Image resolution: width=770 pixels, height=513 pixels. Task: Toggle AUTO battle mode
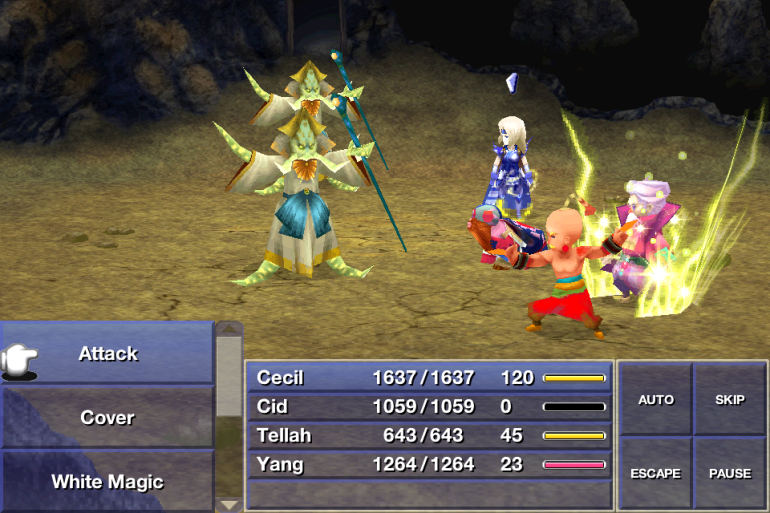tap(656, 400)
